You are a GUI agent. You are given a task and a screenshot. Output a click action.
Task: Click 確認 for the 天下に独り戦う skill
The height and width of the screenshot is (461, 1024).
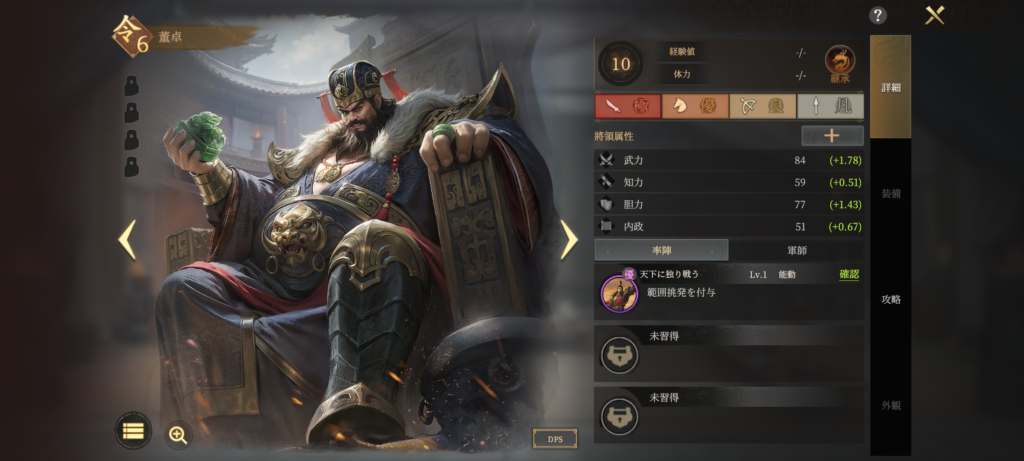tap(848, 274)
